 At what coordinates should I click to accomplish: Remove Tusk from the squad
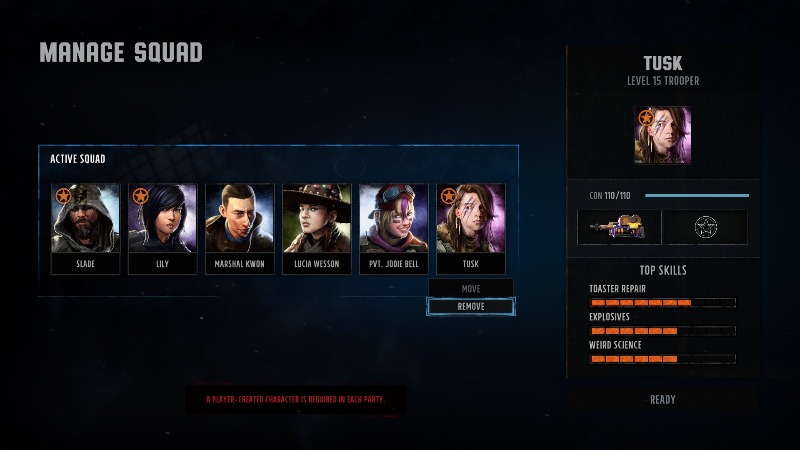tap(471, 306)
